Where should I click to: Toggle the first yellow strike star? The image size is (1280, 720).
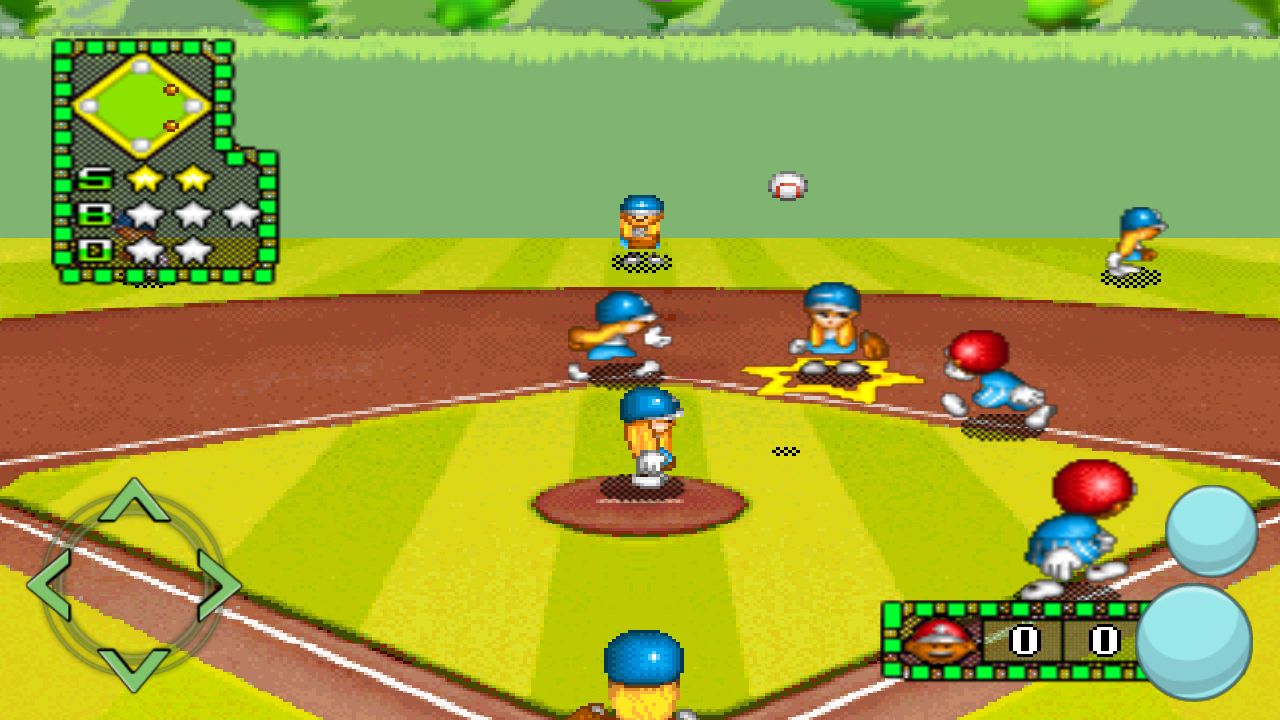(x=144, y=179)
